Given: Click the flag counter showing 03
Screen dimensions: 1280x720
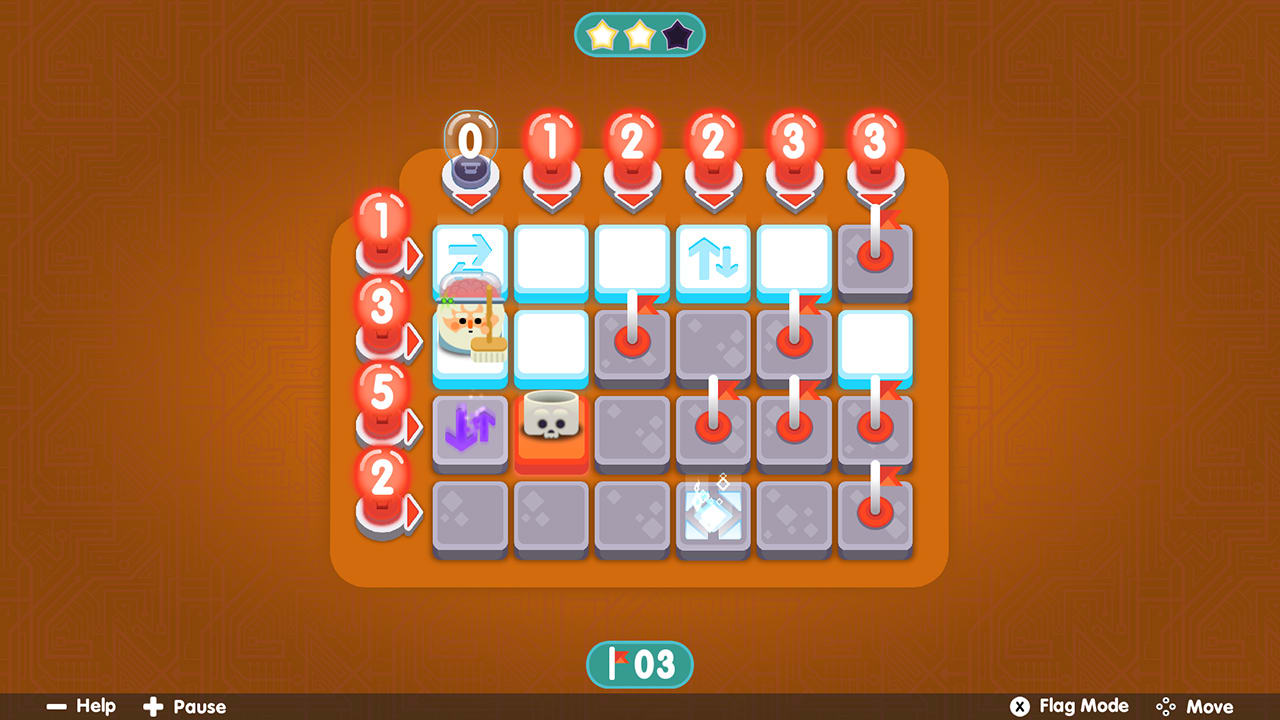Looking at the screenshot, I should coord(639,666).
